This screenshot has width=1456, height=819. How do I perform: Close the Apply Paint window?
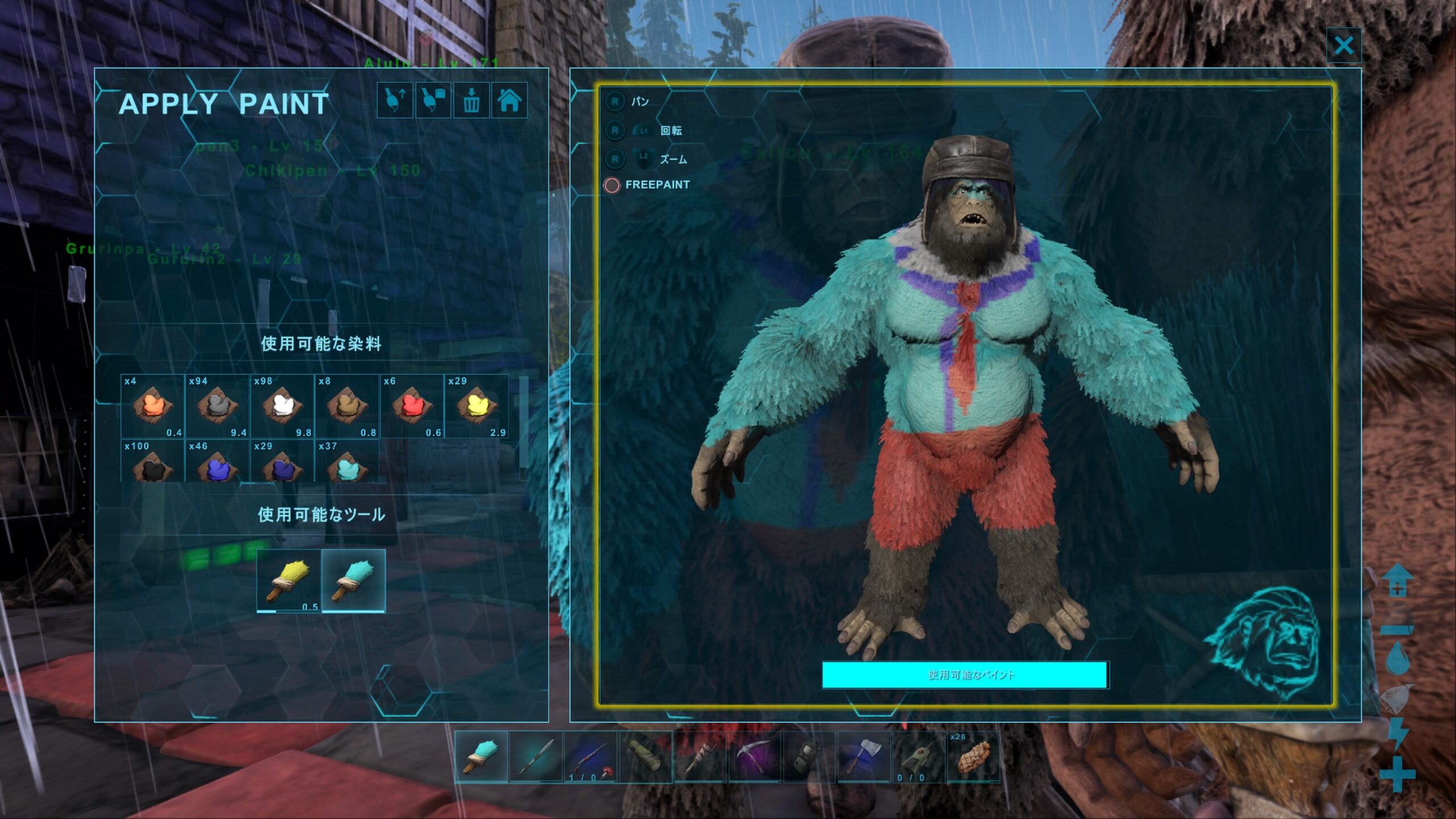click(1343, 45)
